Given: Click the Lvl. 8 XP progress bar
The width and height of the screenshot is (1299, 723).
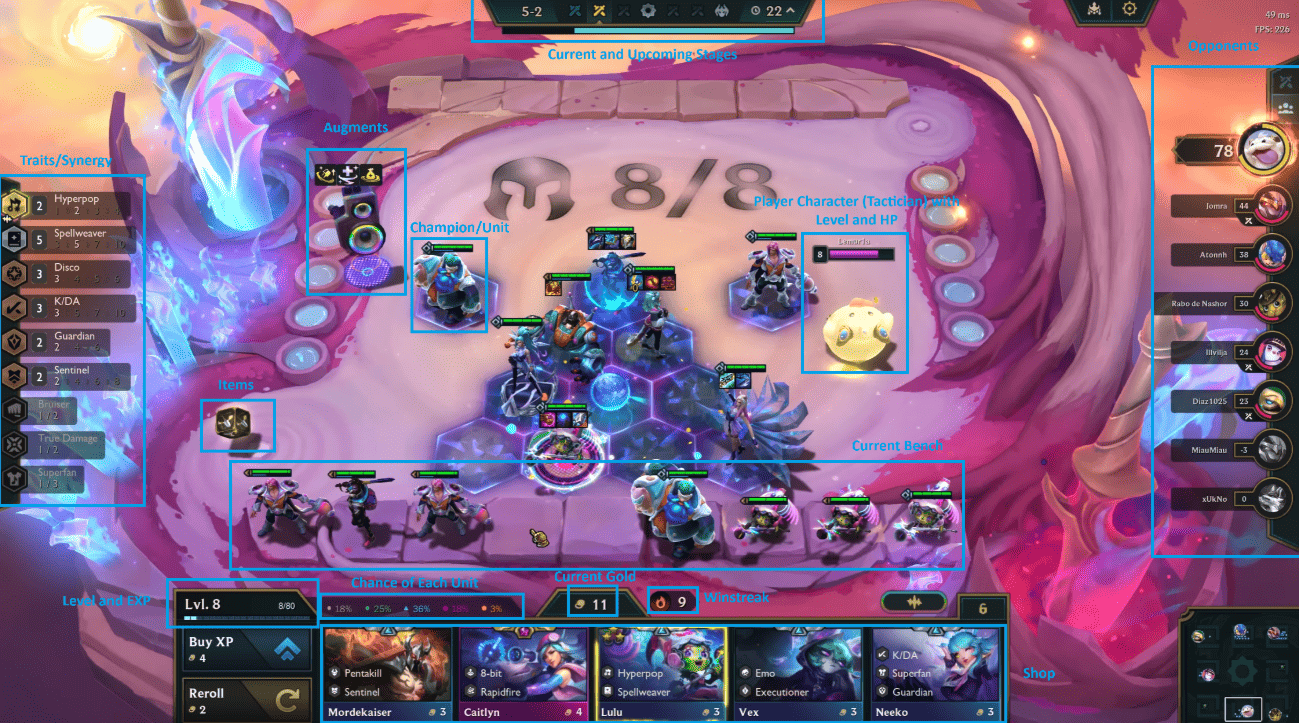Looking at the screenshot, I should pos(245,603).
